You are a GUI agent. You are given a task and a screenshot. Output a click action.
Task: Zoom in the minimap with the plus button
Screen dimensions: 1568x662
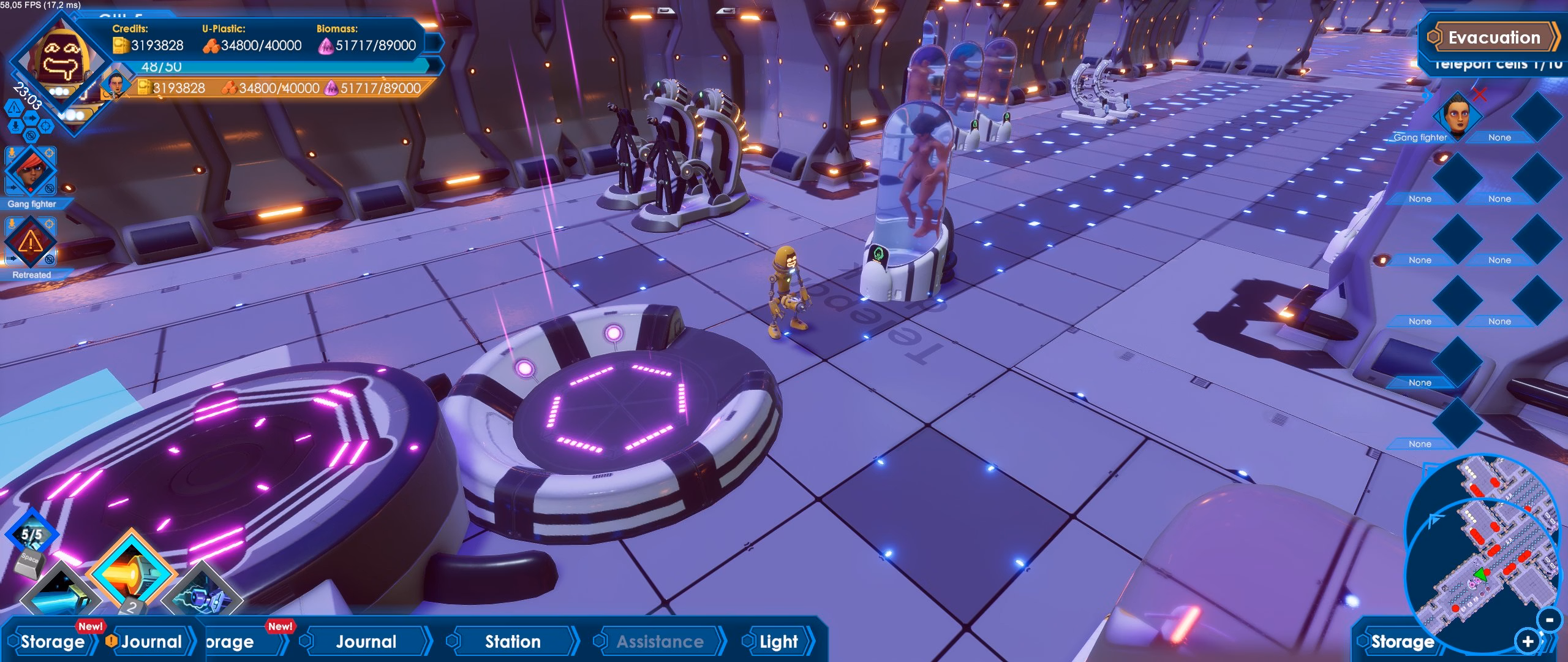coord(1527,642)
